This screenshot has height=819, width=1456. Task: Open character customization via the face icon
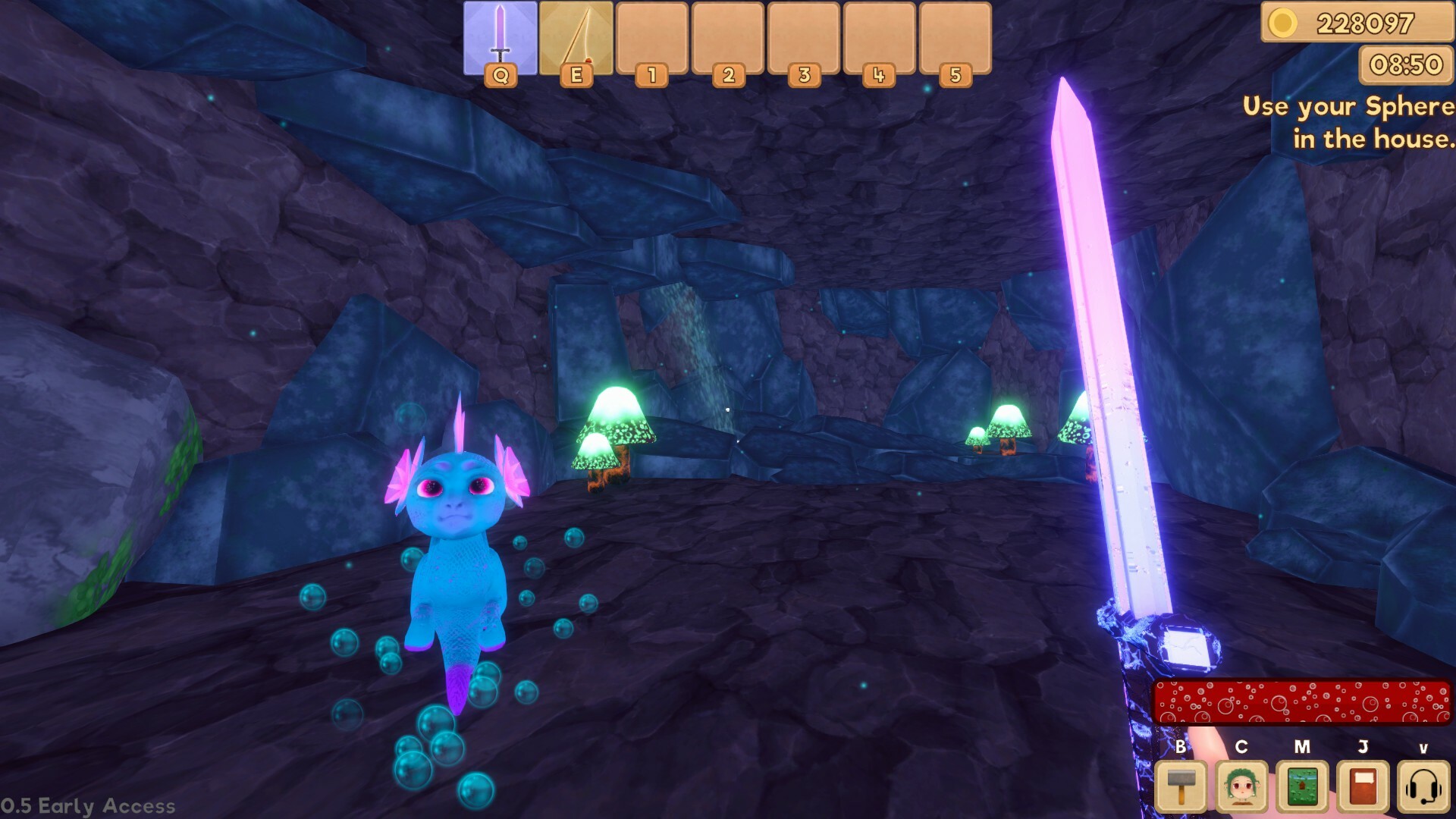pos(1241,787)
